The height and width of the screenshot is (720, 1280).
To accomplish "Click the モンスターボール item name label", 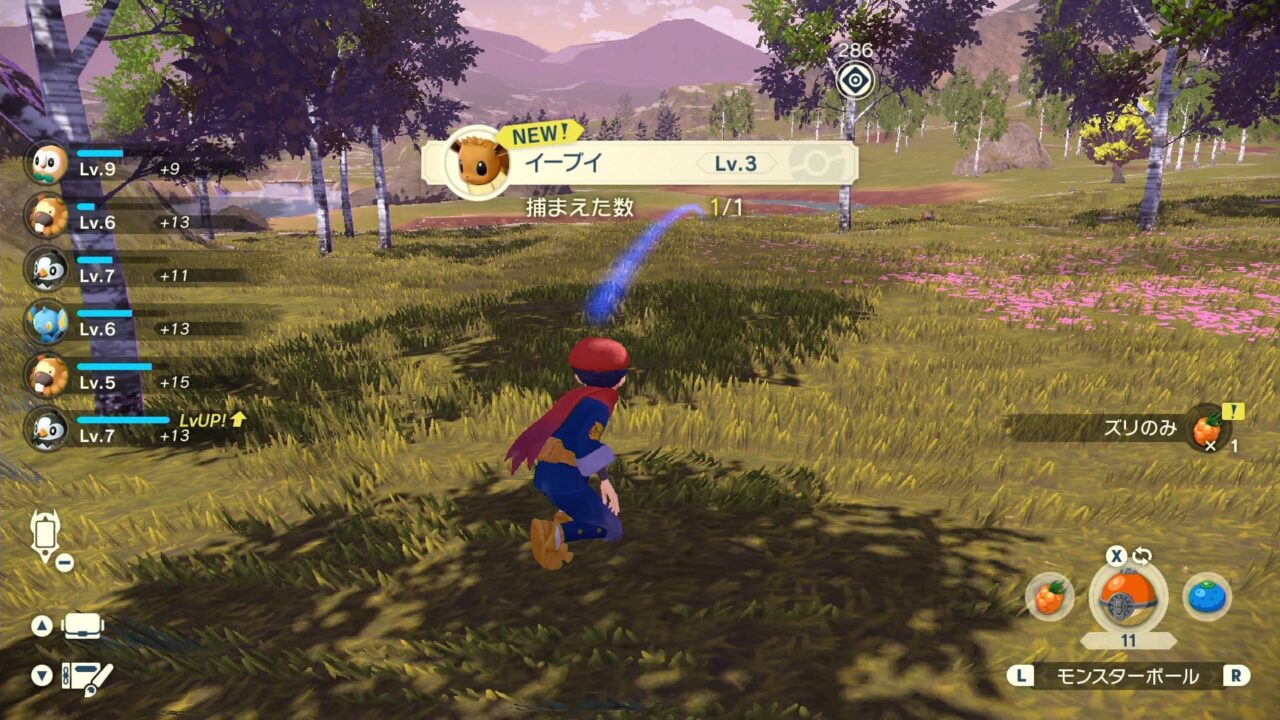I will 1127,676.
